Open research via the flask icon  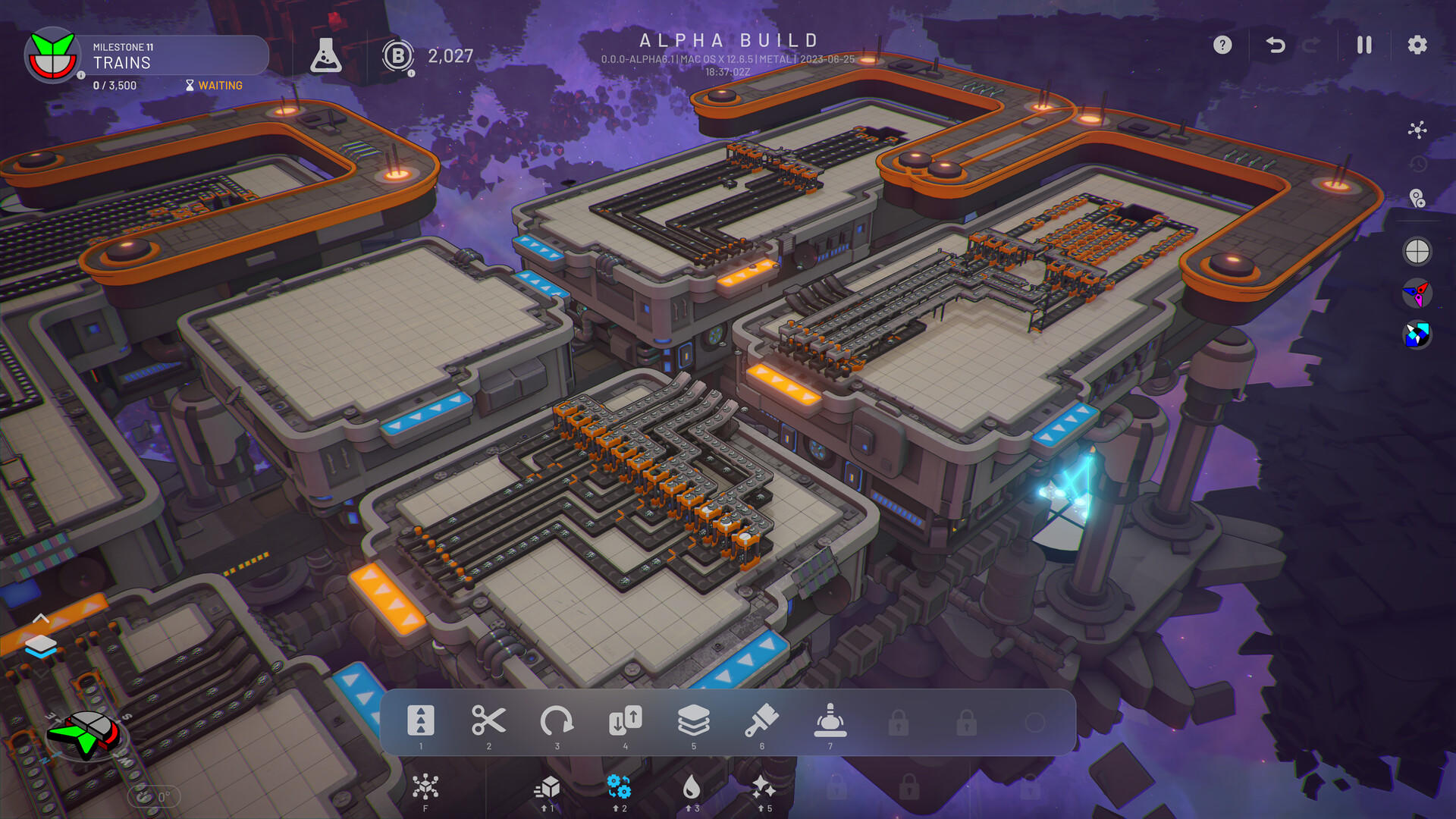(326, 55)
